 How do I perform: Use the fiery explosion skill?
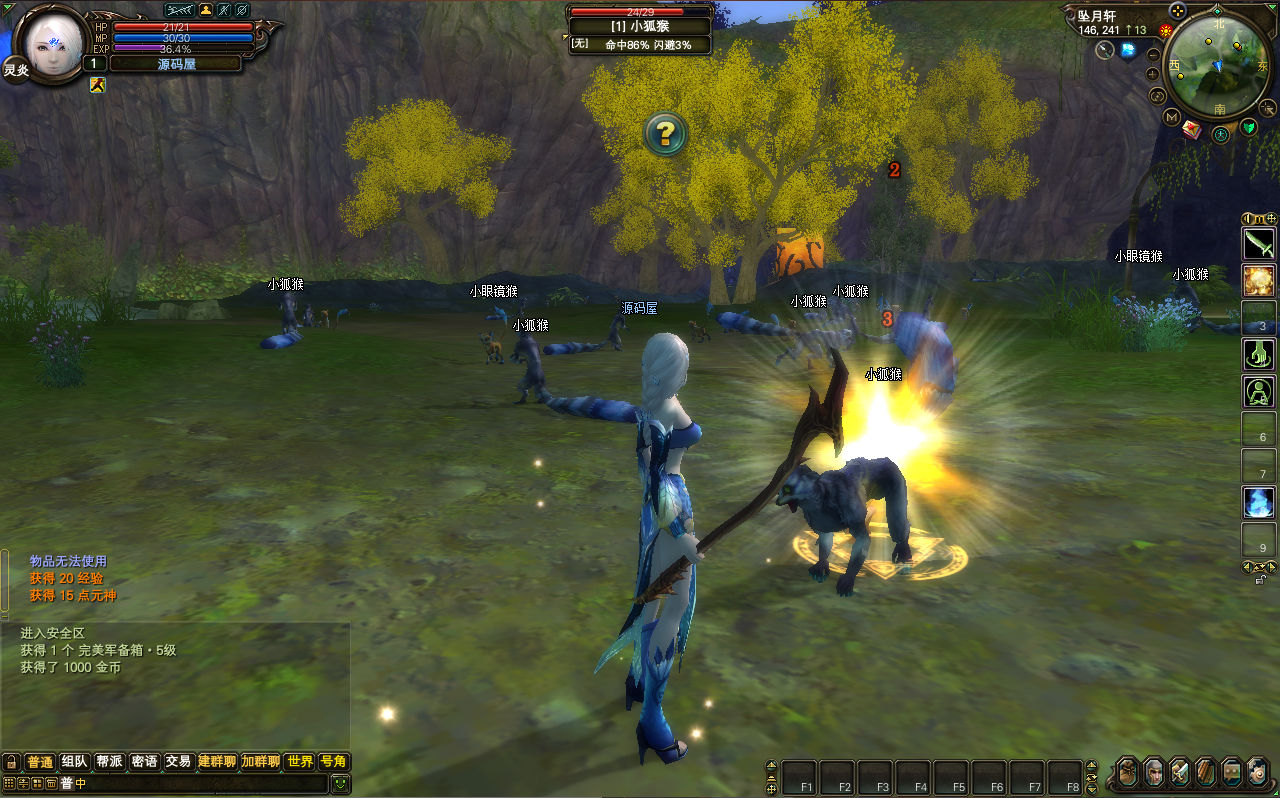click(x=1259, y=280)
